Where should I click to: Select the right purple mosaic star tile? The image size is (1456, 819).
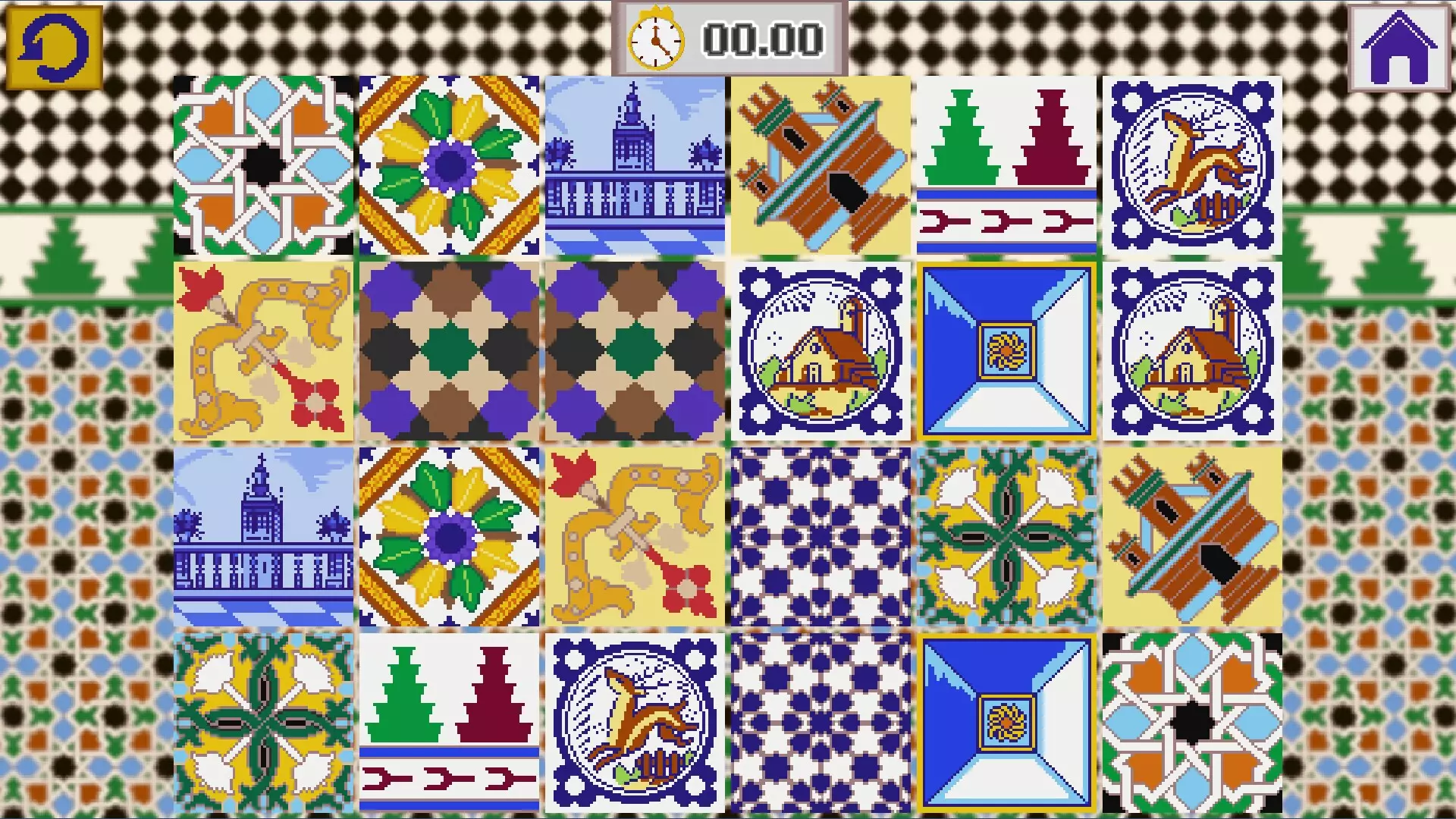tap(634, 350)
